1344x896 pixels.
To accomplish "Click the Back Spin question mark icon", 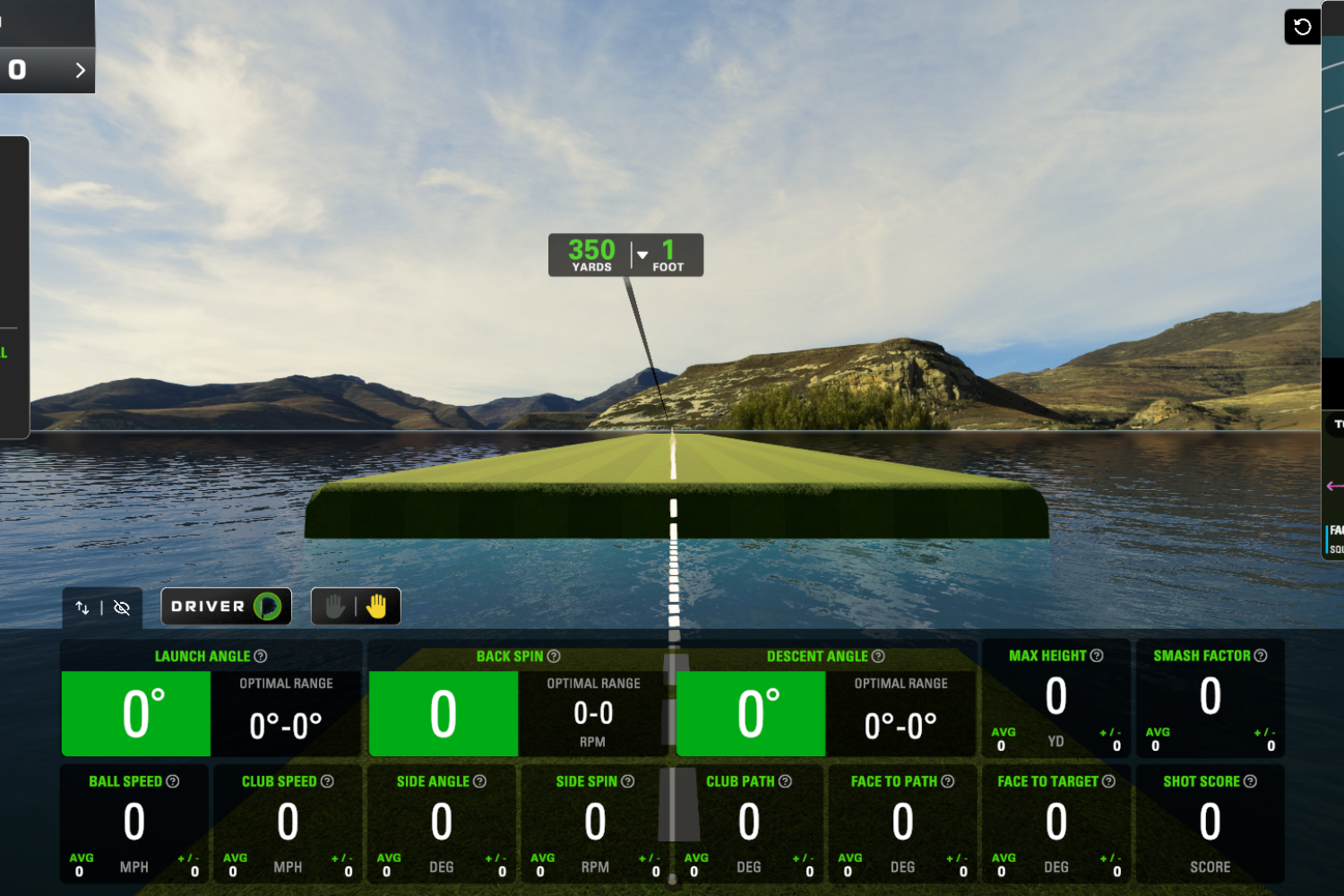I will [x=553, y=656].
